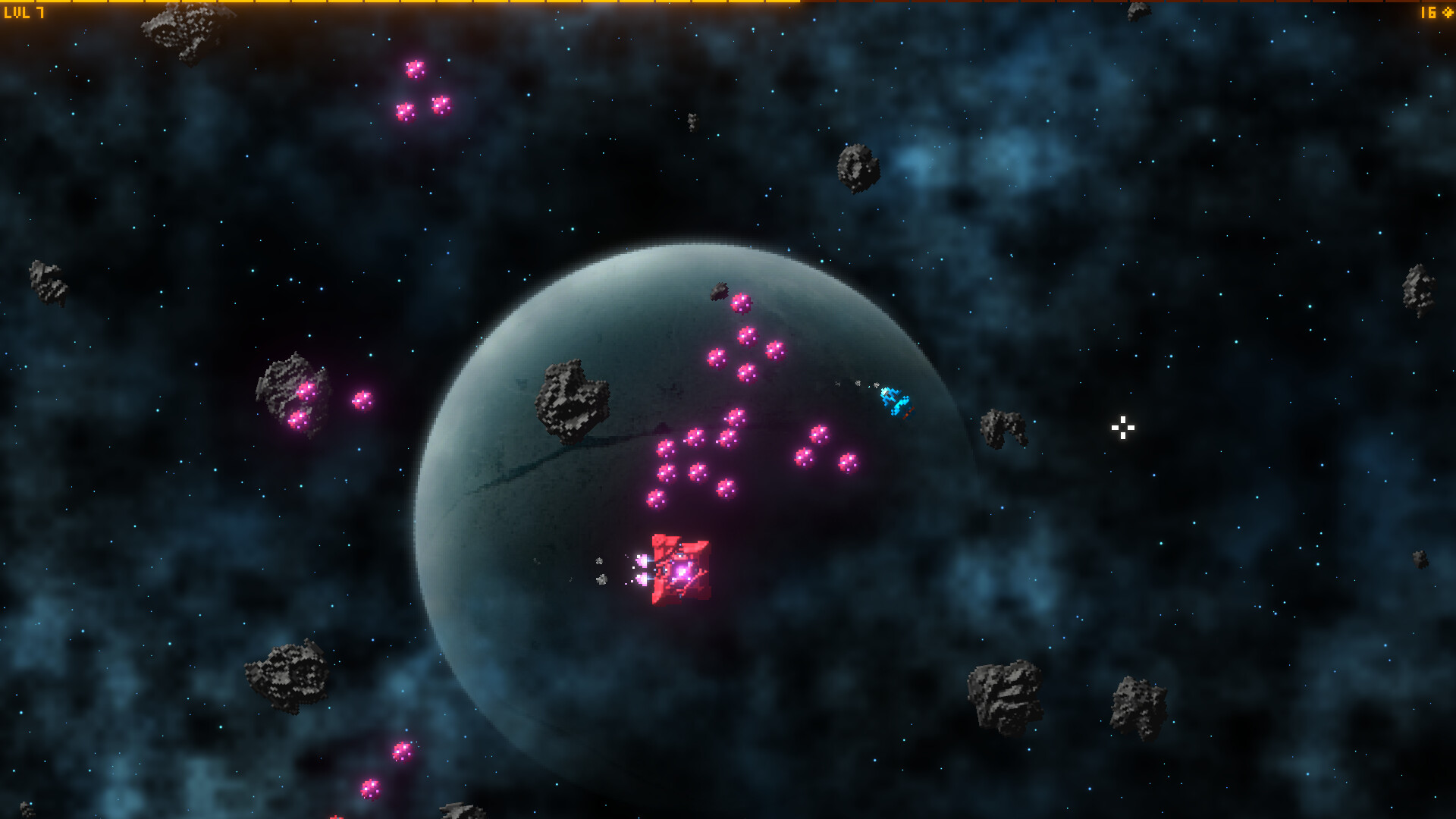Viewport: 1456px width, 819px height.
Task: Click the LVL 7 label
Action: pyautogui.click(x=24, y=13)
